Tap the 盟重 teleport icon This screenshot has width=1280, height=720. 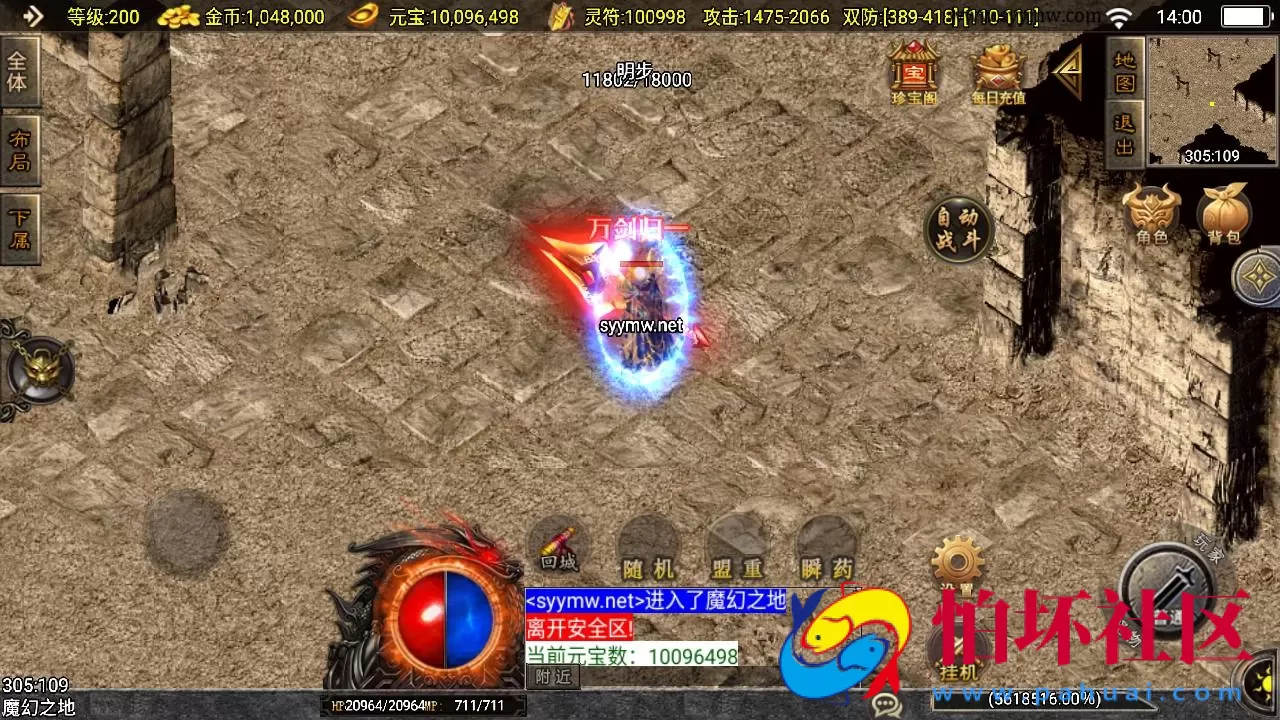tap(736, 545)
